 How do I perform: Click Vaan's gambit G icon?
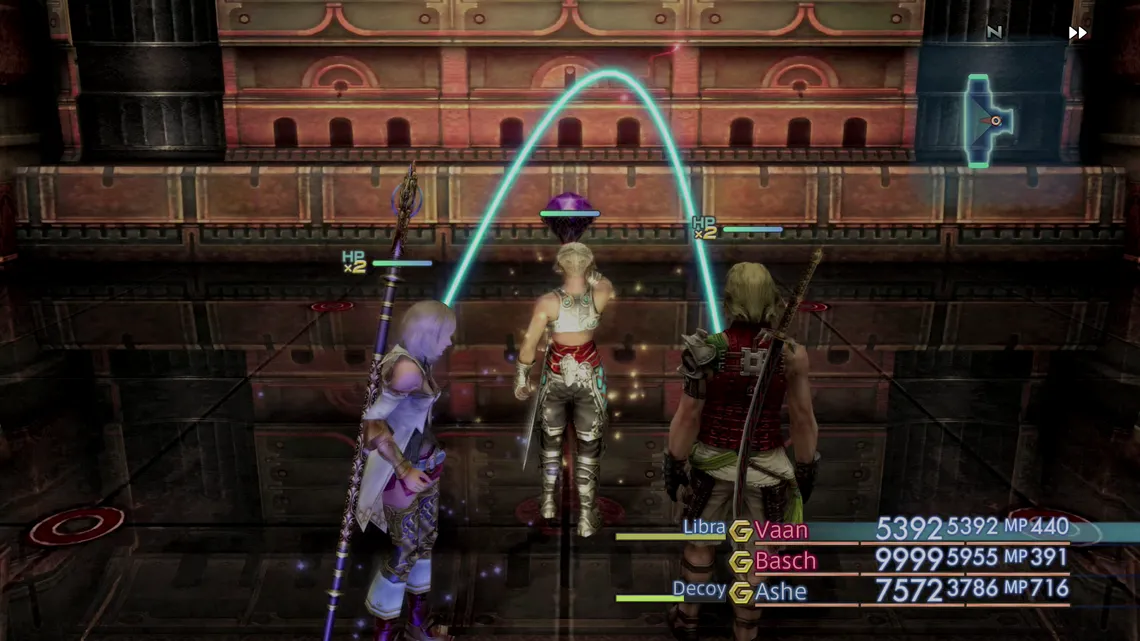click(740, 531)
